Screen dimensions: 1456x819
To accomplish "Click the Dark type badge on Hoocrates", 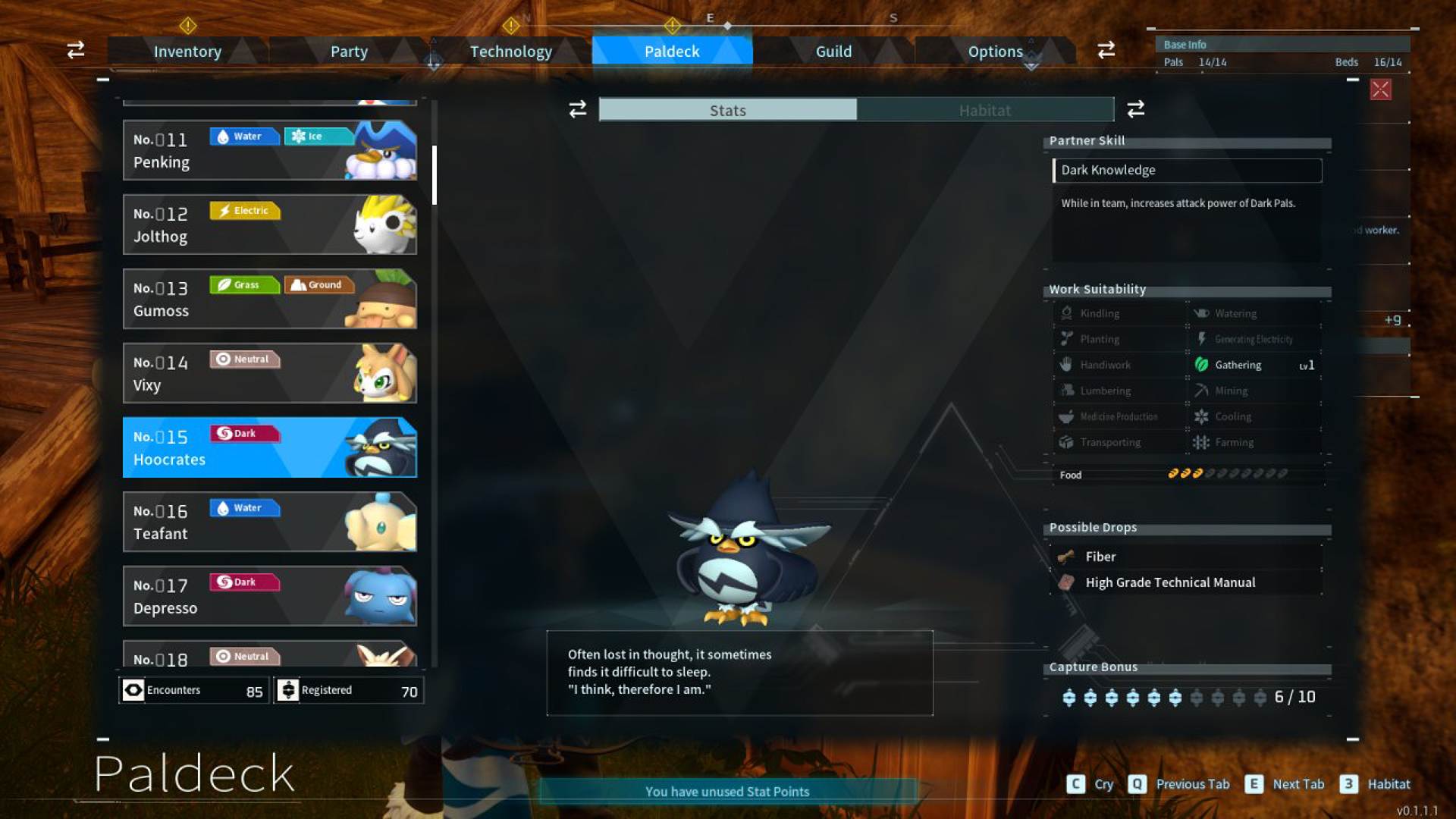I will (244, 433).
